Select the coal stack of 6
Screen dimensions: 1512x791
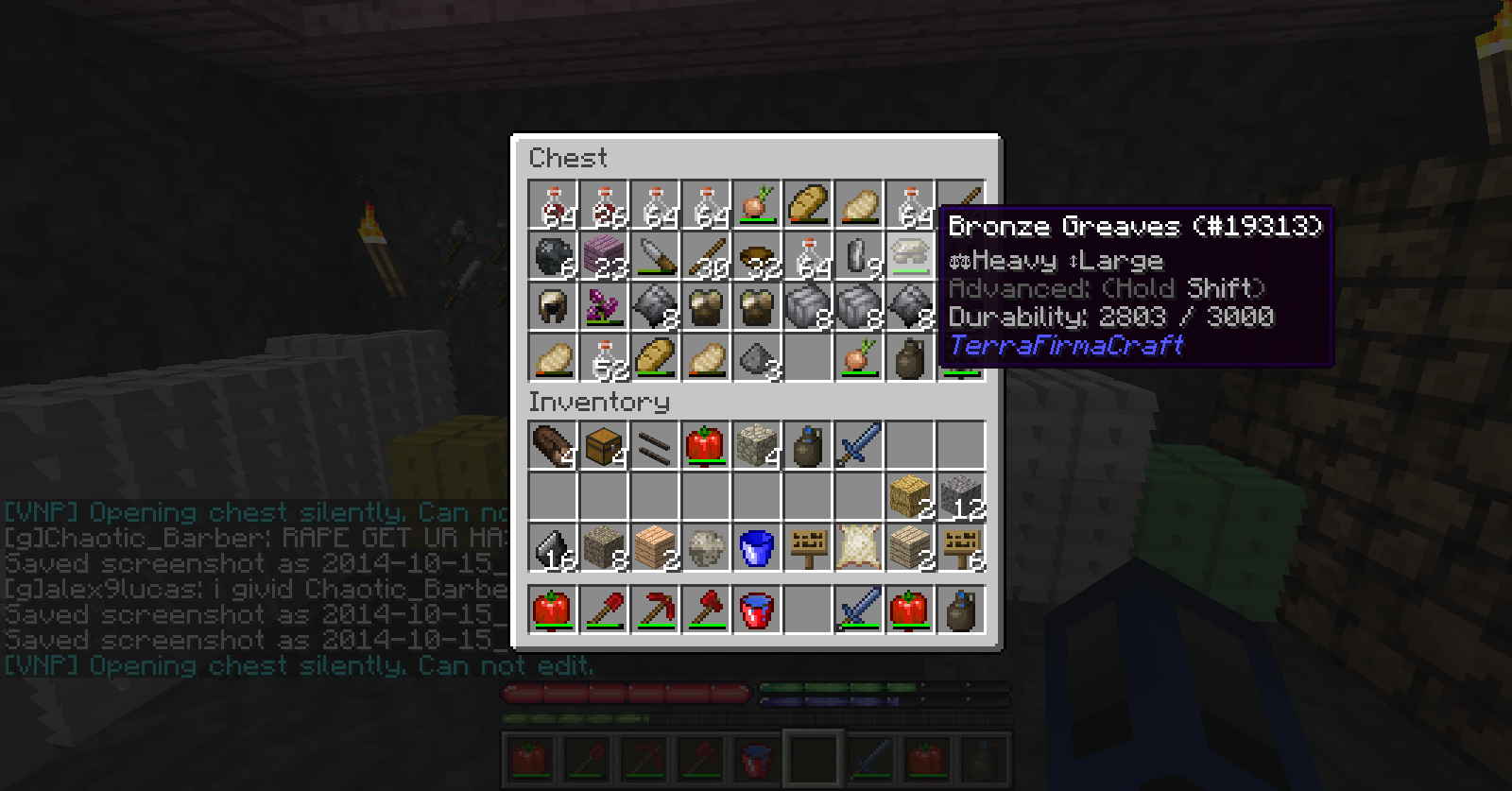tap(553, 256)
